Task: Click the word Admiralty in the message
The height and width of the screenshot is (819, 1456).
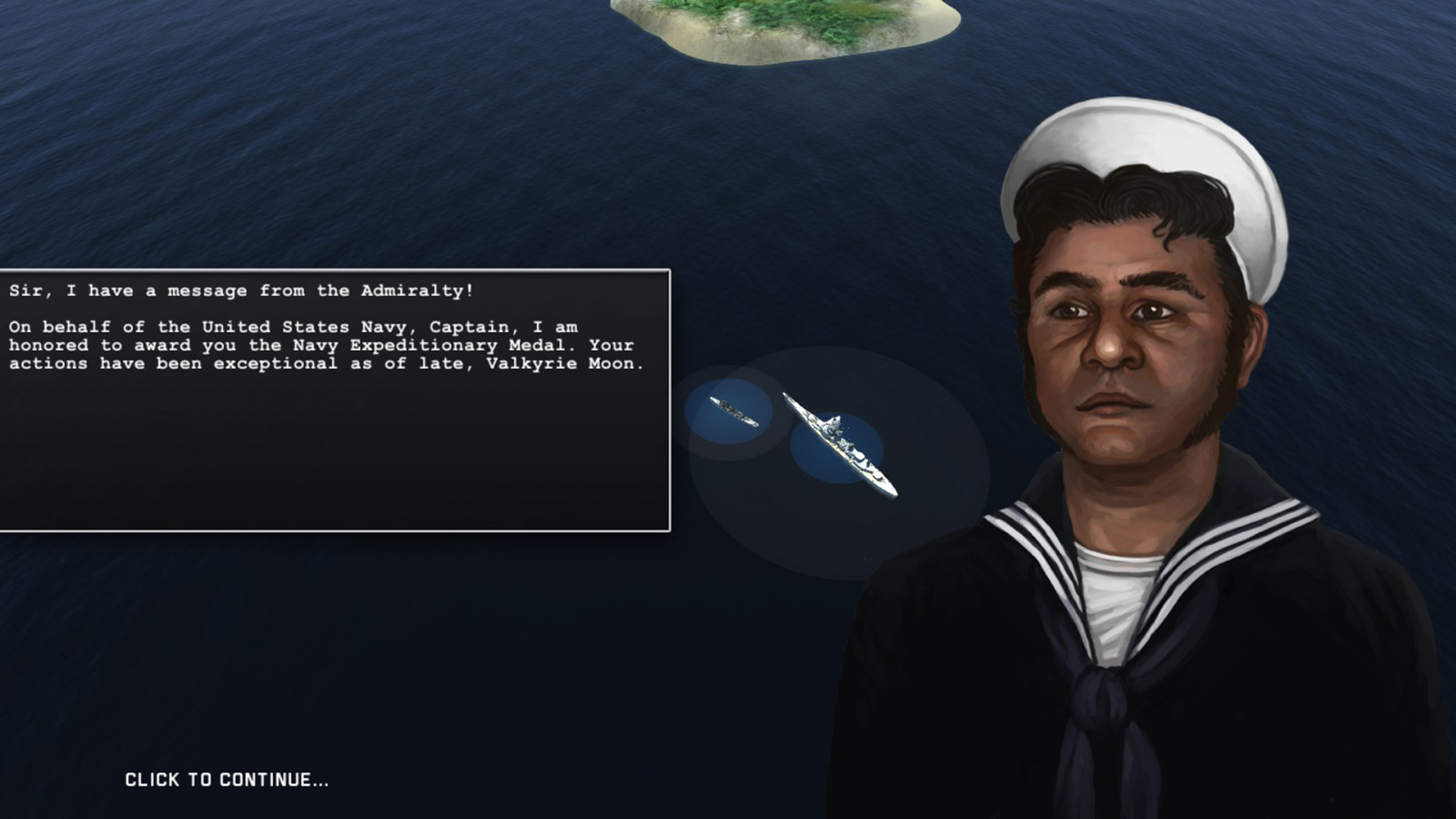Action: [x=413, y=290]
